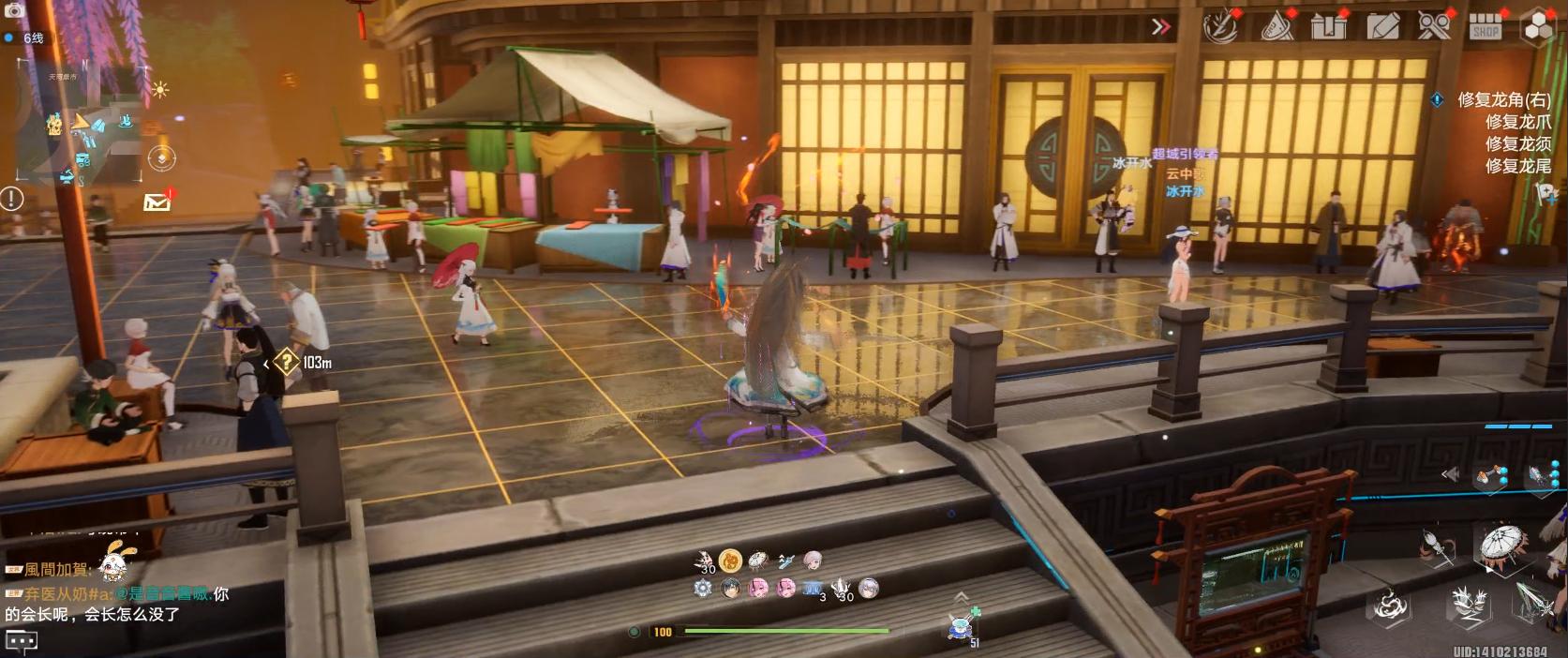Image resolution: width=1568 pixels, height=658 pixels.
Task: Select the 修复龙角(右) quest objective
Action: coord(1503,99)
